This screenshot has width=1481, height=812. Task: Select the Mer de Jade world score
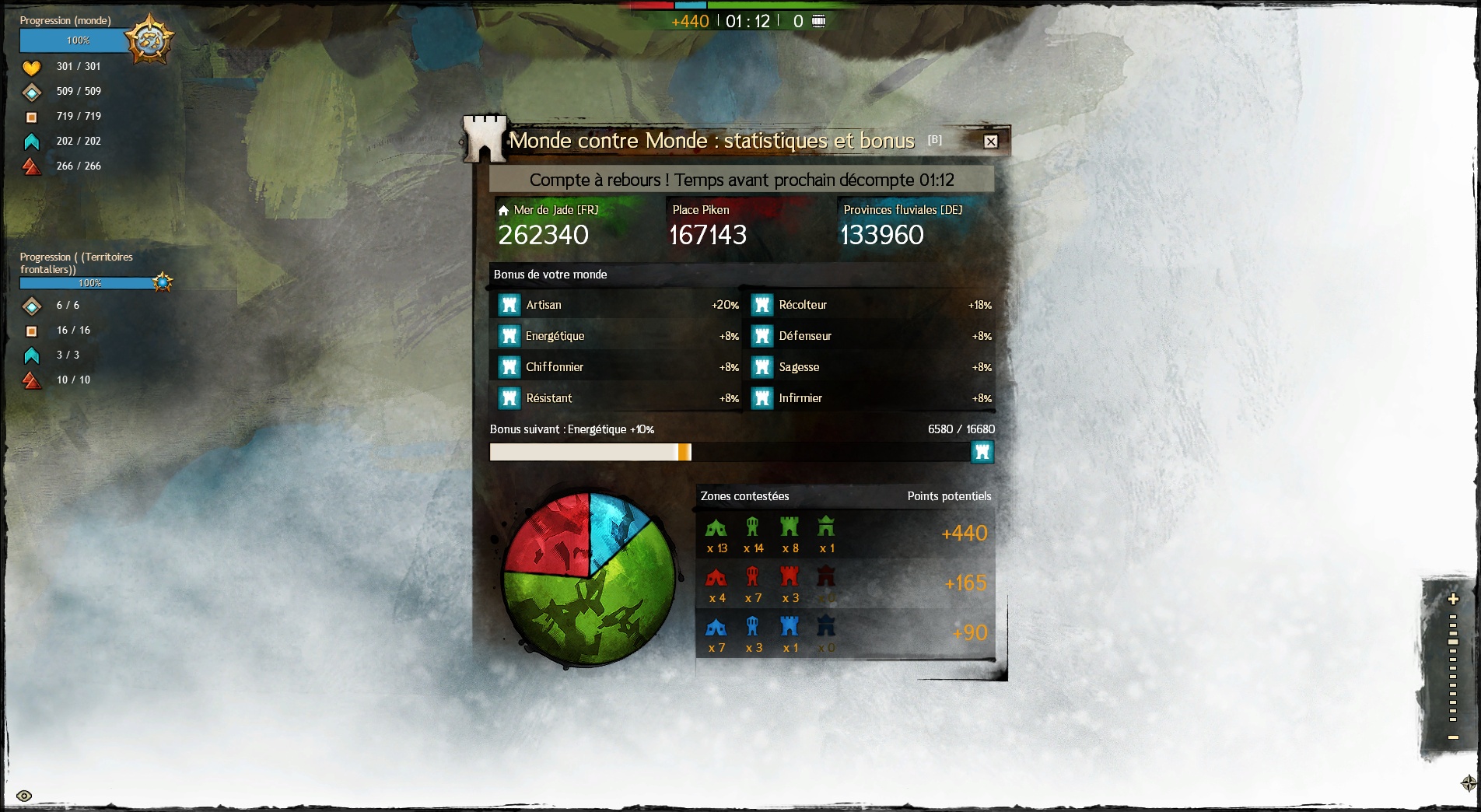click(544, 234)
